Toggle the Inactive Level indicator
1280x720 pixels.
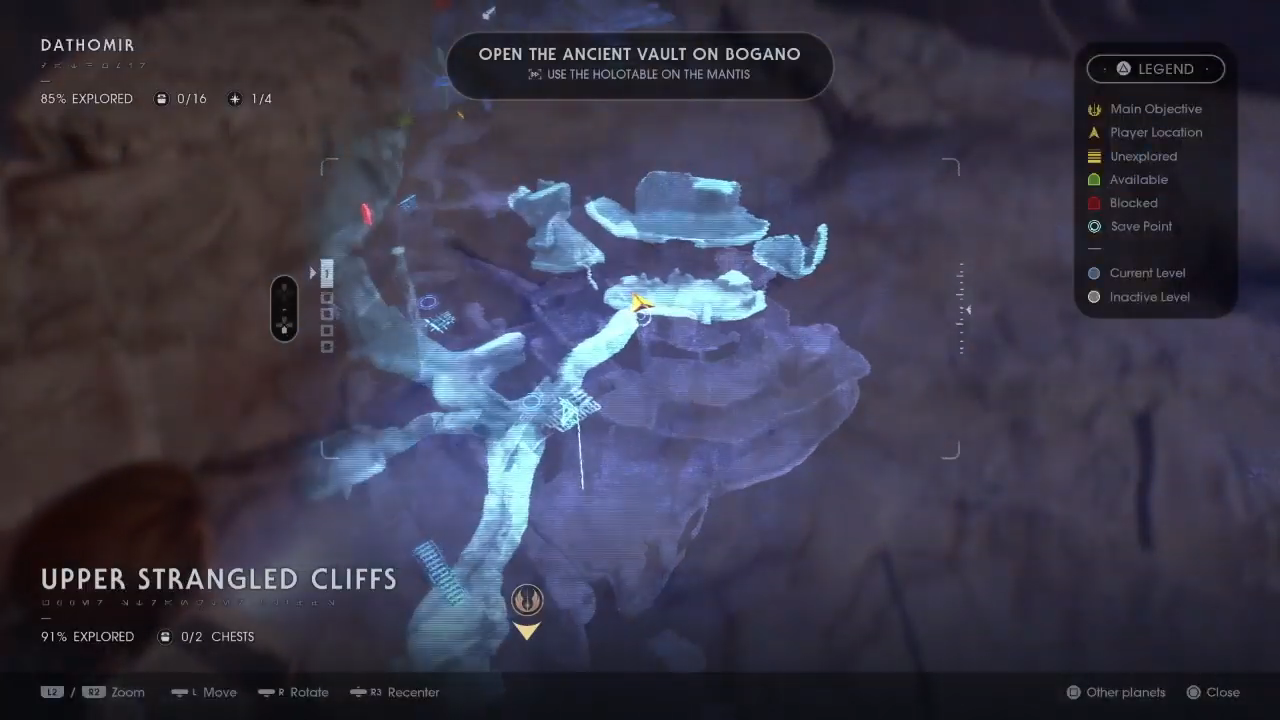1094,297
